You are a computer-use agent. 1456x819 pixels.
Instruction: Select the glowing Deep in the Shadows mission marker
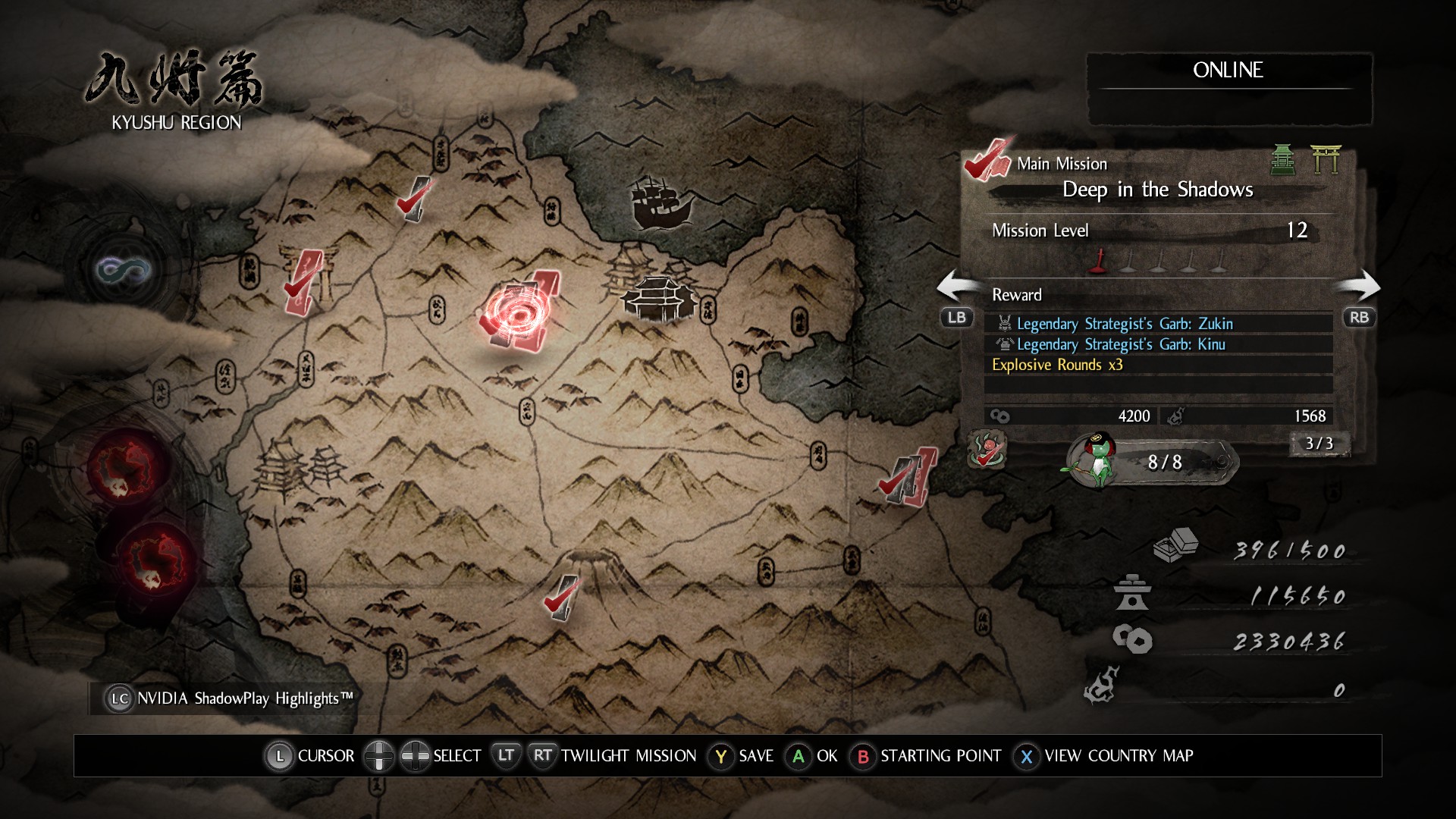tap(518, 313)
